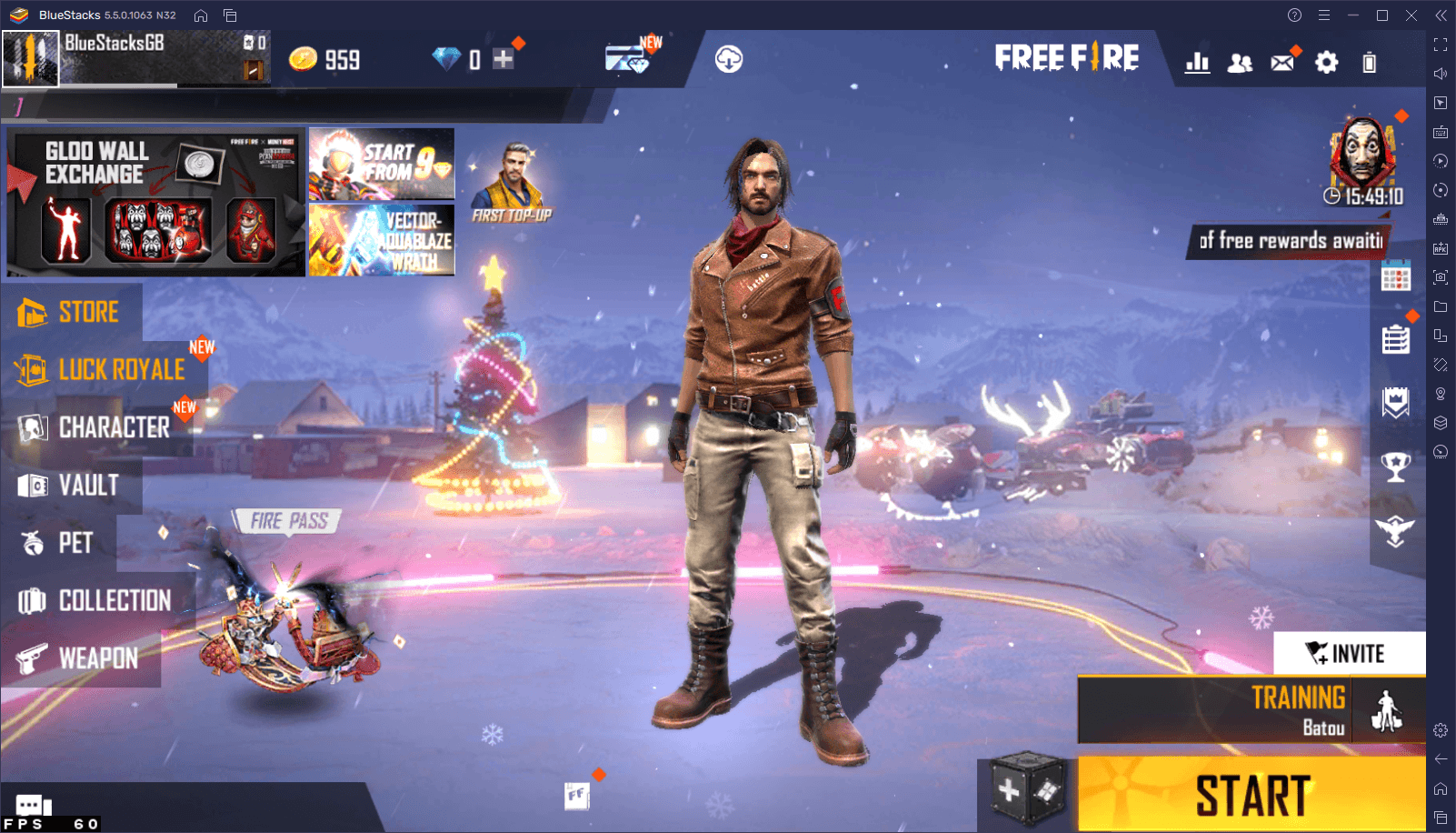Viewport: 1456px width, 833px height.
Task: Open the events calendar icon
Action: [1397, 277]
